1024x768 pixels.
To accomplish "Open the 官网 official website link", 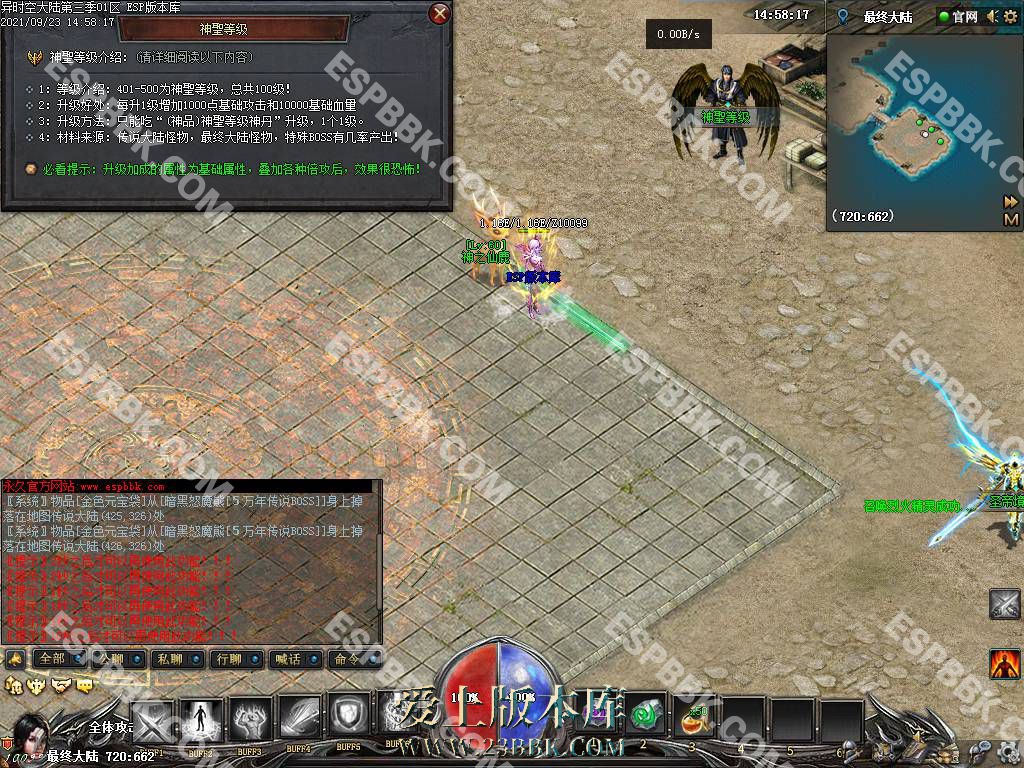I will tap(958, 17).
